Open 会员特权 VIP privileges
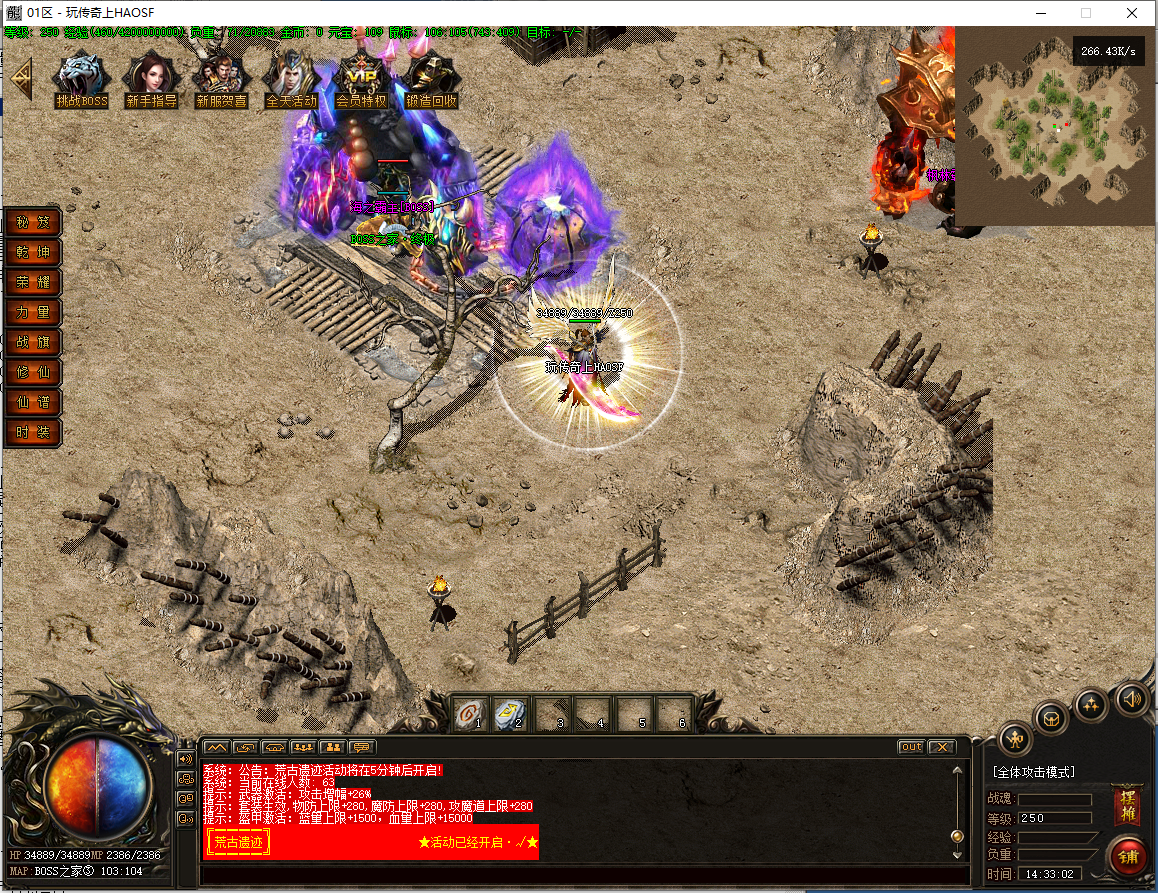 [x=361, y=78]
